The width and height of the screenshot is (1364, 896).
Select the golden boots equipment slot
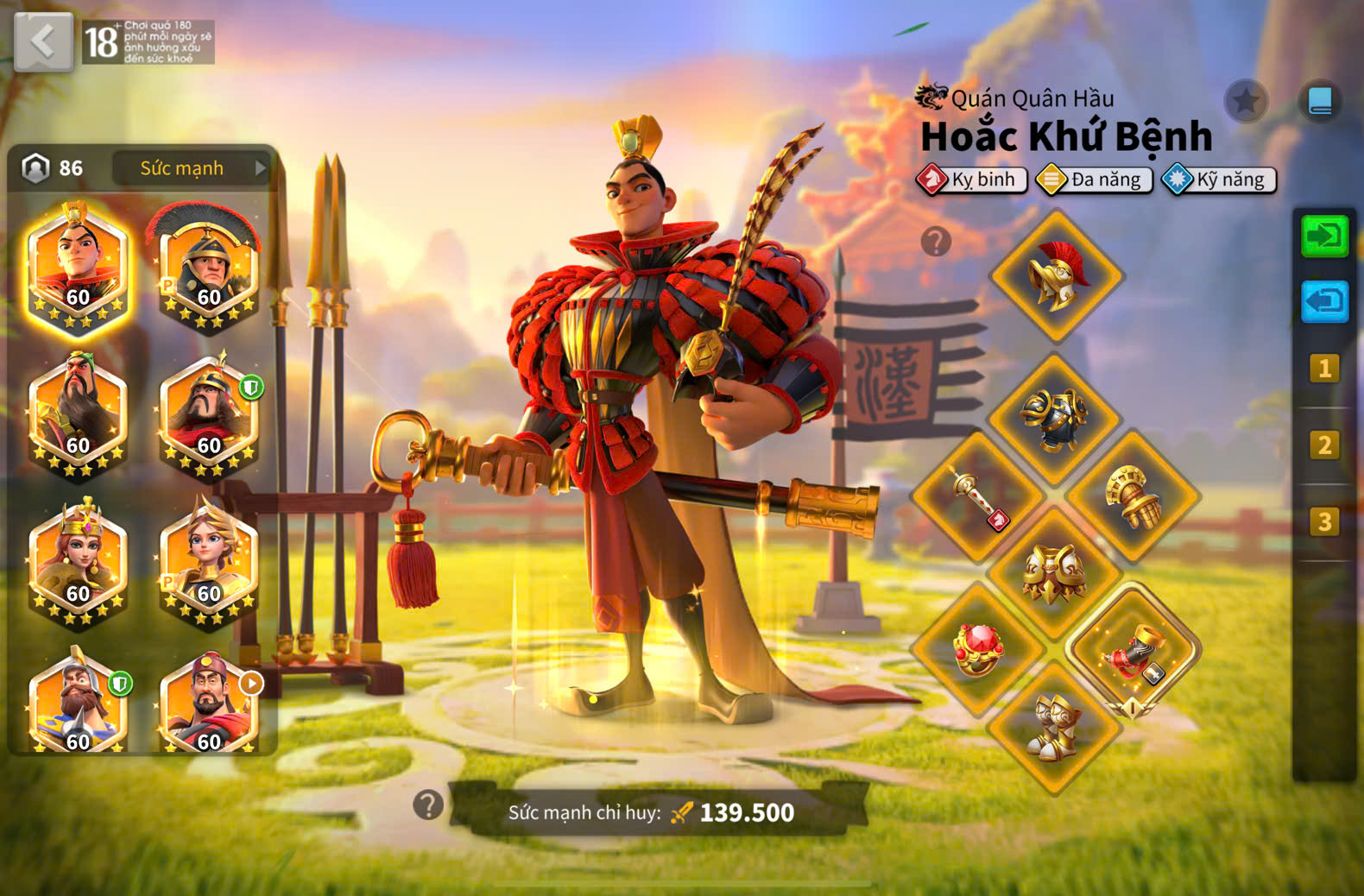[1054, 727]
